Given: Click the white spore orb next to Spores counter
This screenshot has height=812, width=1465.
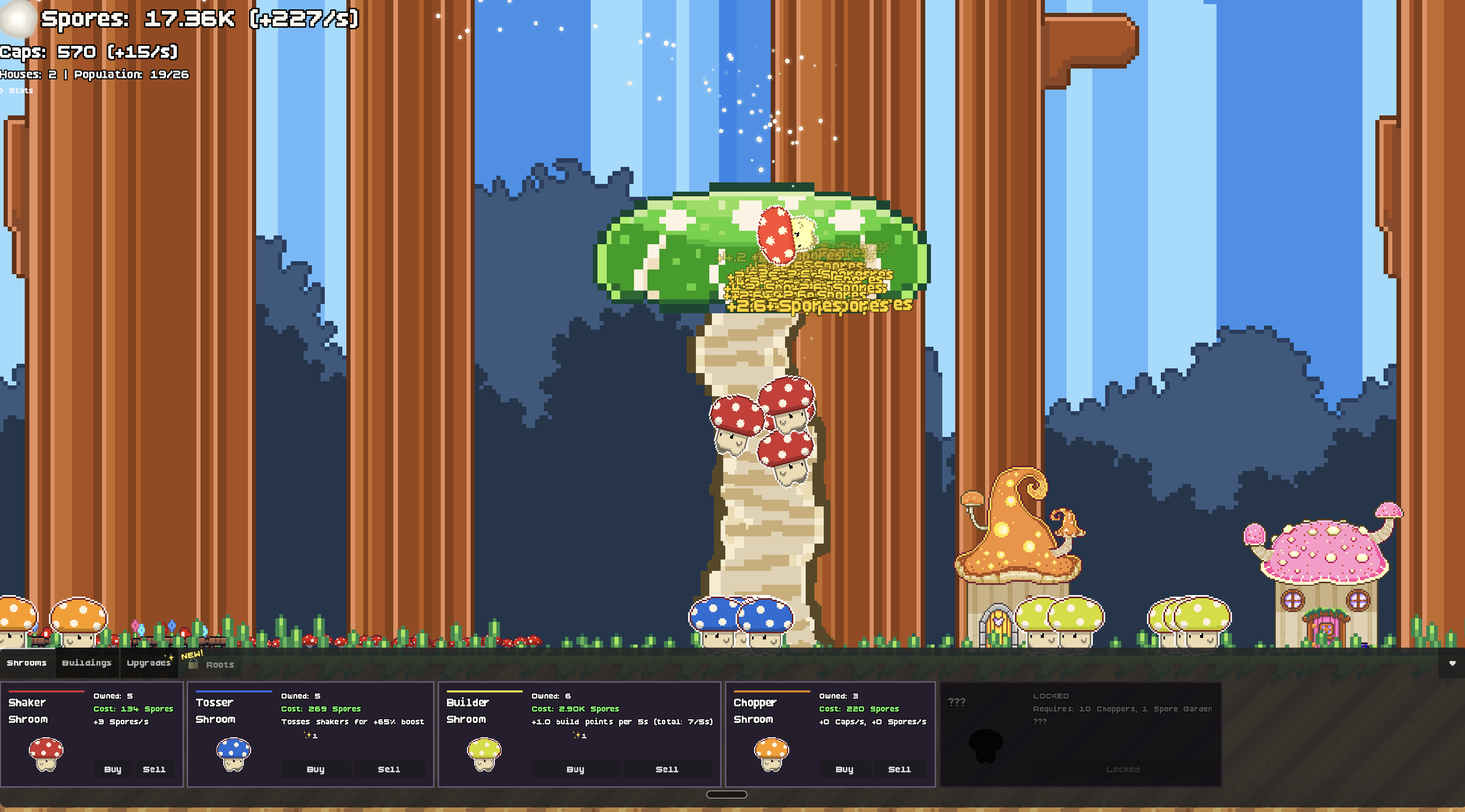Looking at the screenshot, I should tap(17, 18).
